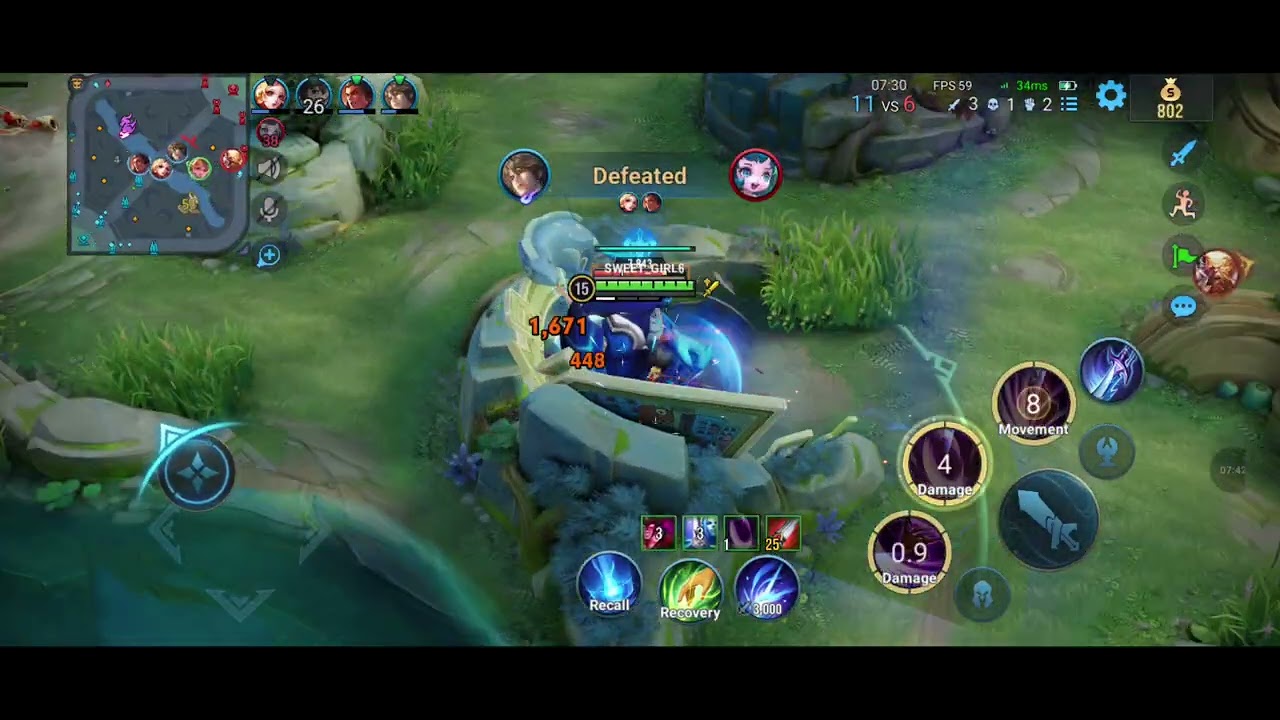
Task: Click the minimap
Action: (x=158, y=164)
